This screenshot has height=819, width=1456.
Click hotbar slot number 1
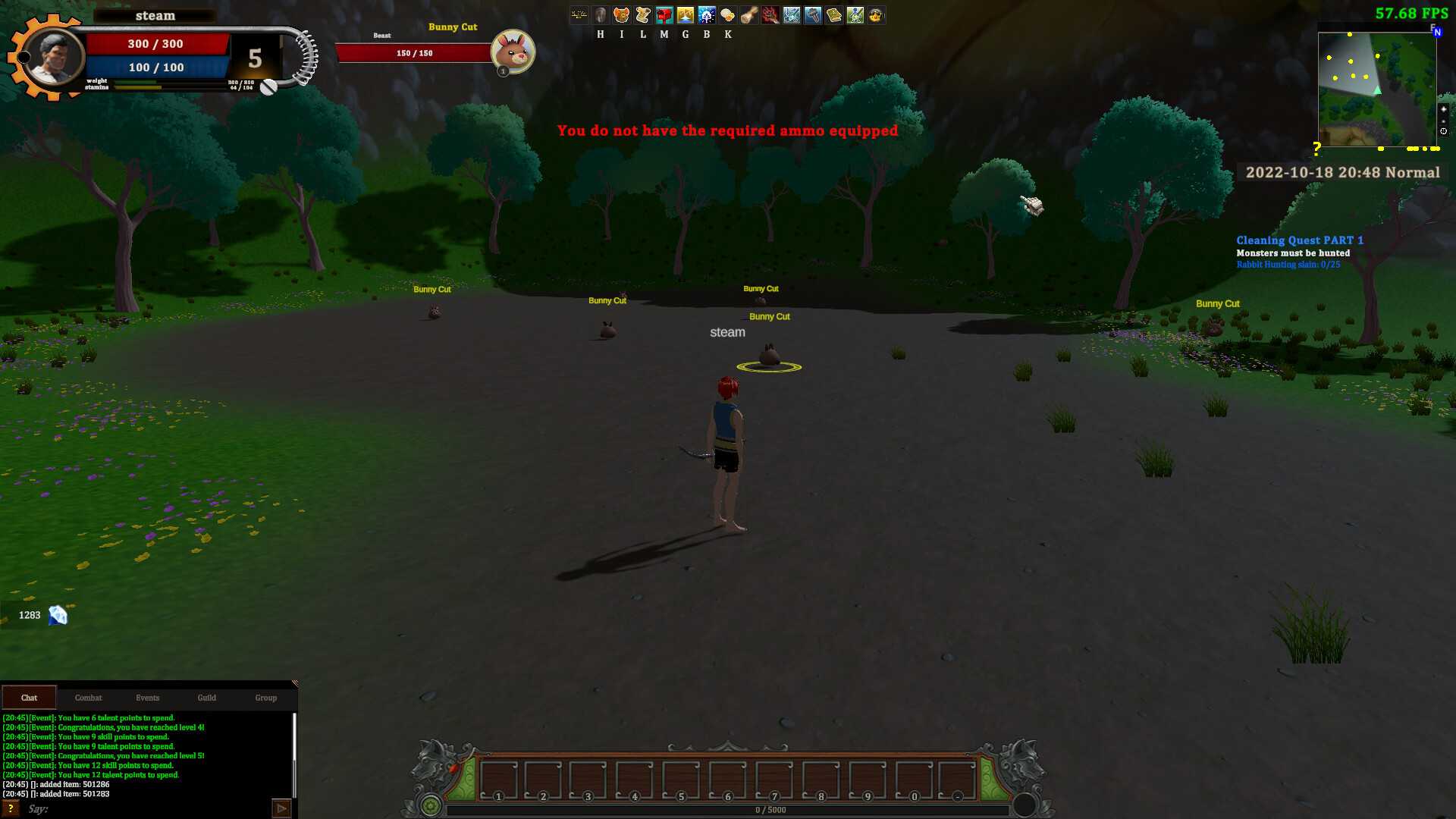pyautogui.click(x=497, y=780)
